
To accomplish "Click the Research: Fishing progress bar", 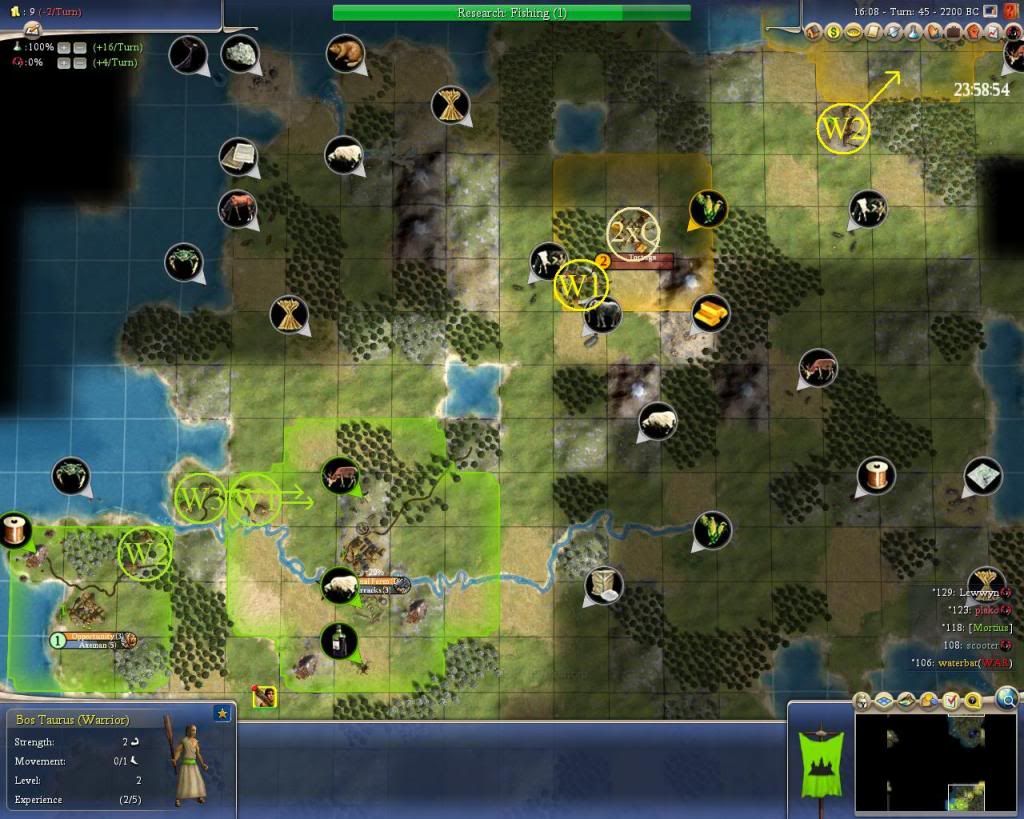I will click(511, 13).
